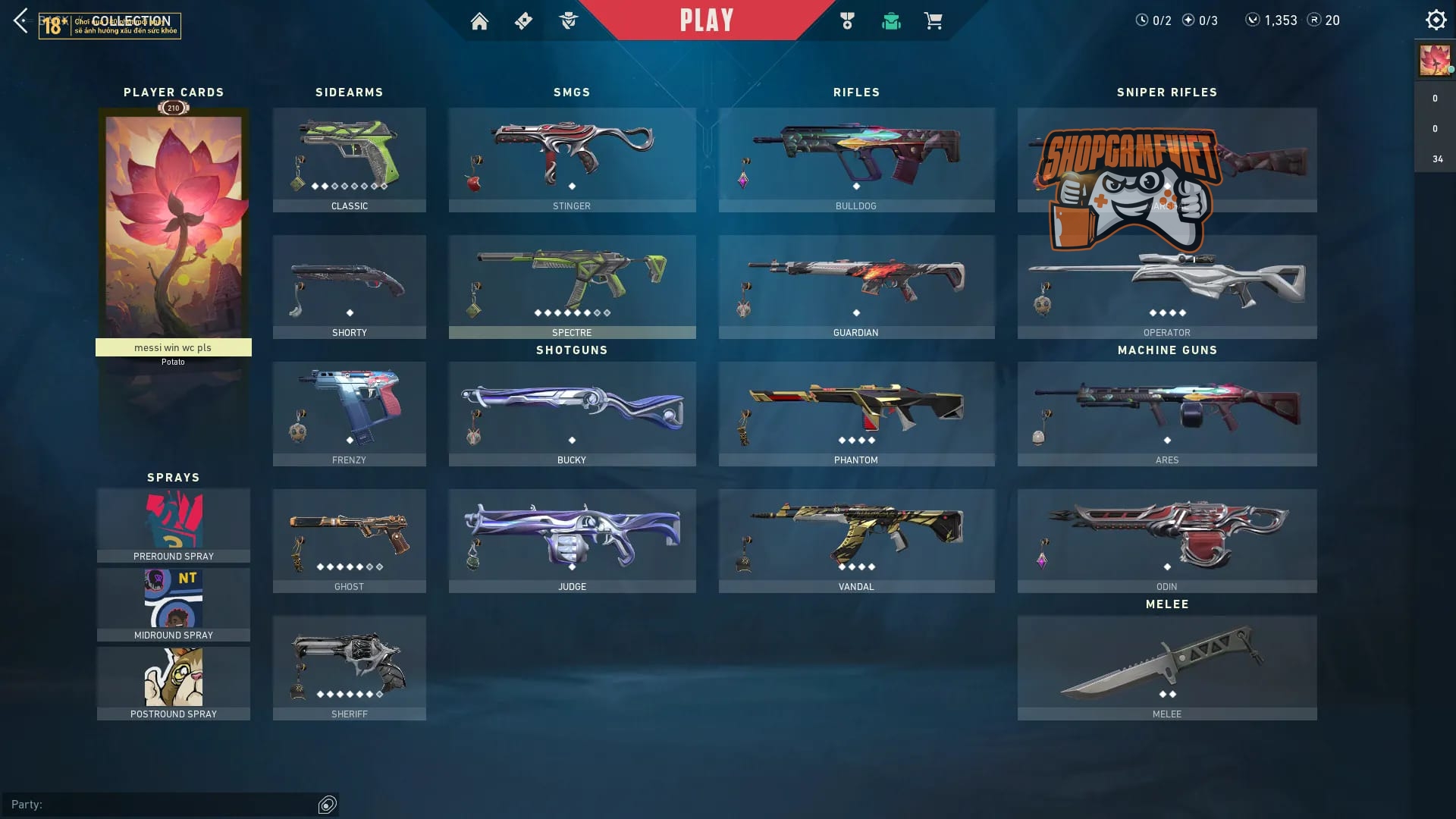The width and height of the screenshot is (1456, 819).
Task: Select the green Collection backpack icon
Action: (x=891, y=20)
